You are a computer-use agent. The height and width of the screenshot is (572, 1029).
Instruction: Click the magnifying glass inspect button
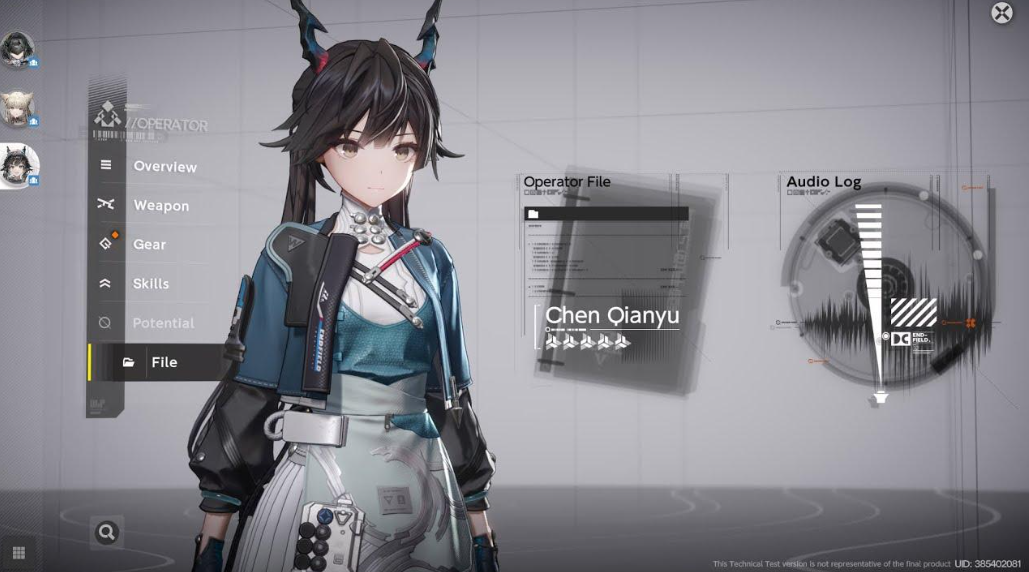[x=106, y=533]
